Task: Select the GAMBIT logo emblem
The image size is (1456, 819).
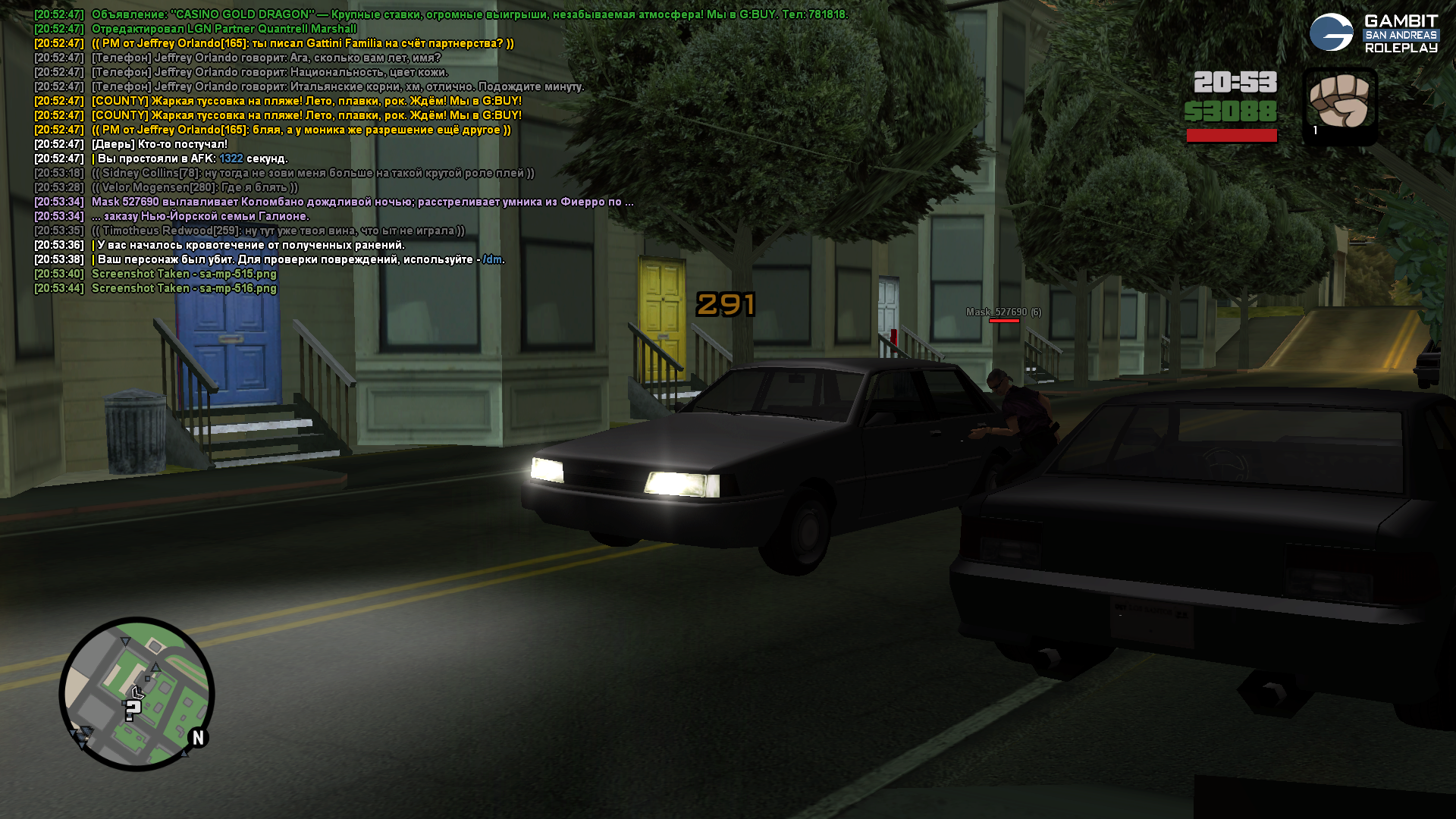Action: tap(1333, 32)
